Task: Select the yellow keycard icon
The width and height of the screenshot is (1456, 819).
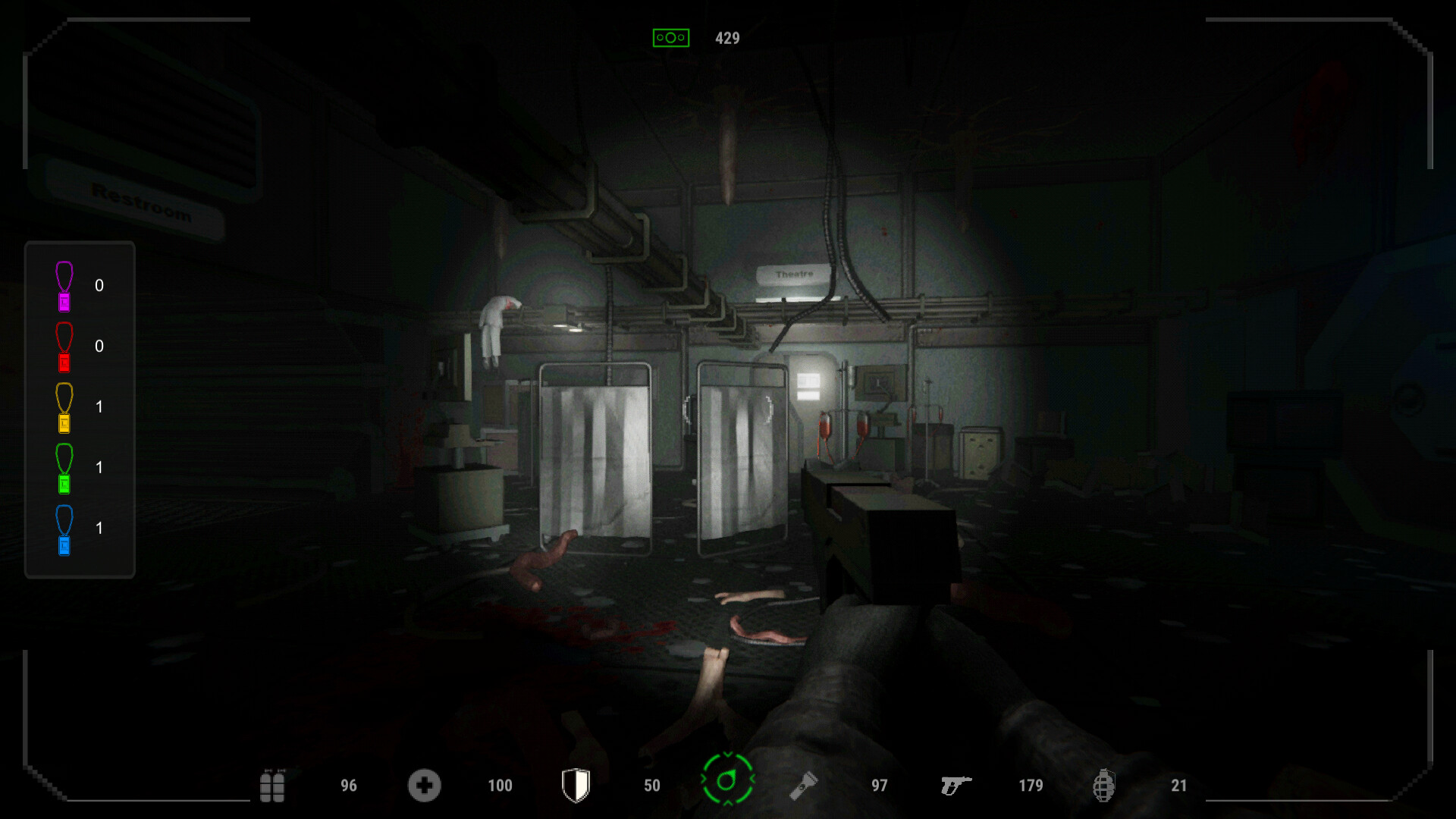Action: click(64, 407)
